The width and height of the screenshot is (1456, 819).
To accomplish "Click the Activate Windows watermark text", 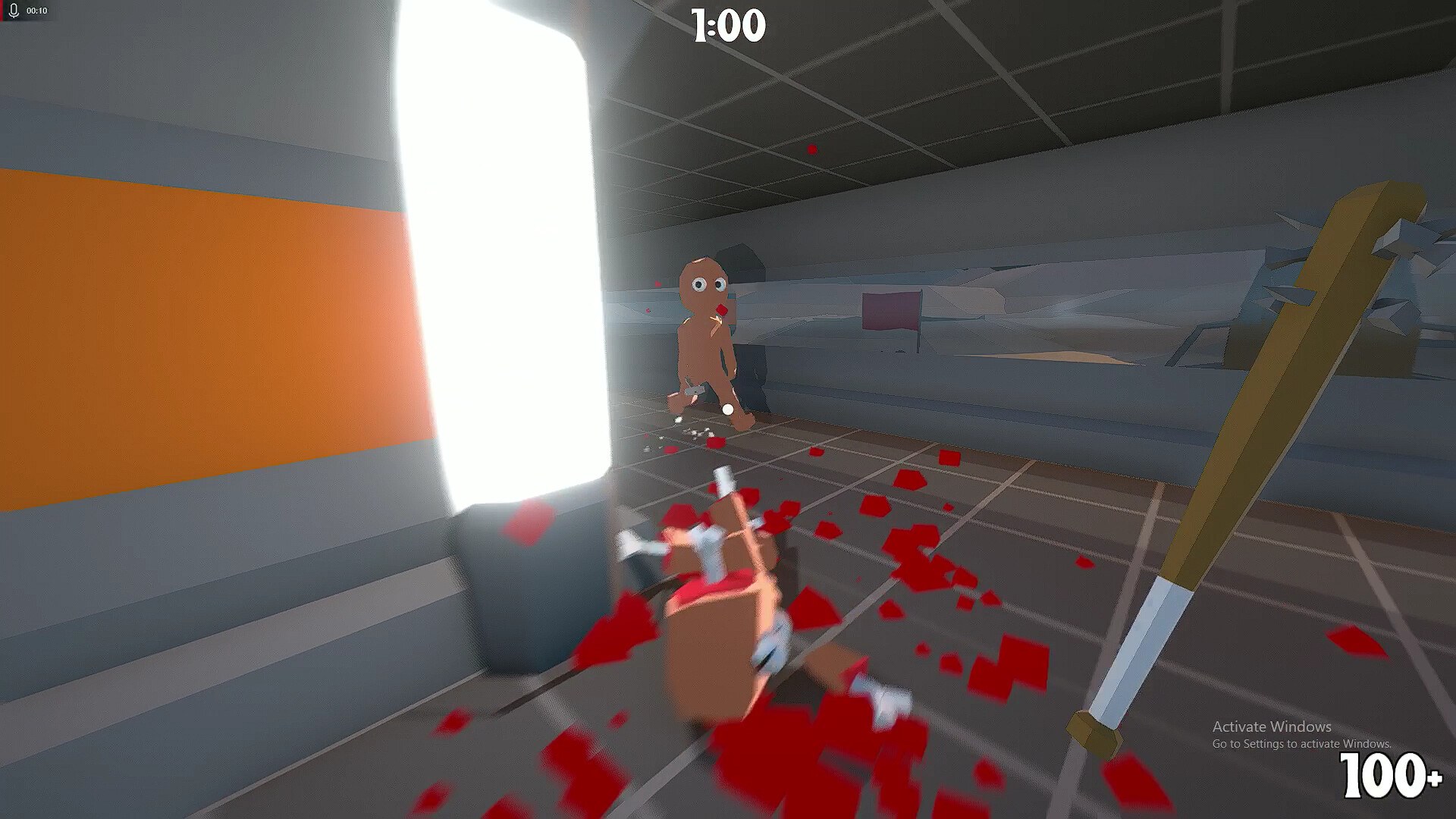I will (1272, 726).
